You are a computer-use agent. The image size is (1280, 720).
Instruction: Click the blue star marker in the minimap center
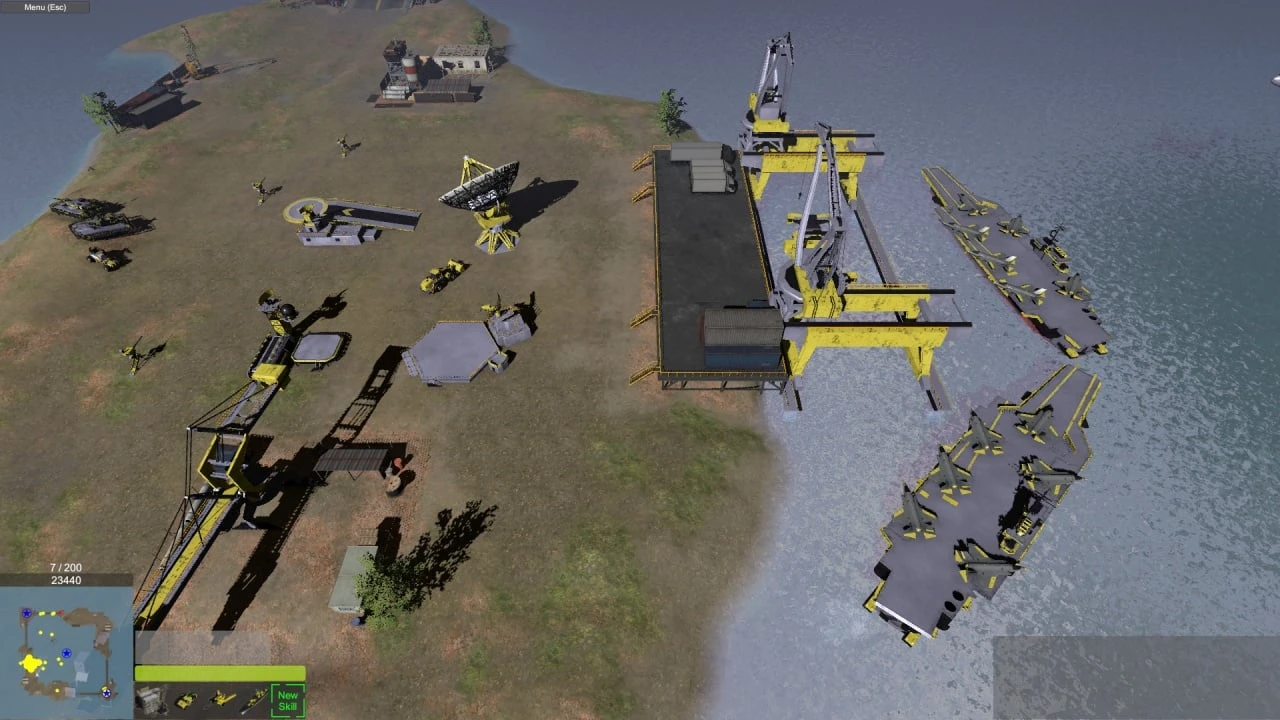pos(67,653)
